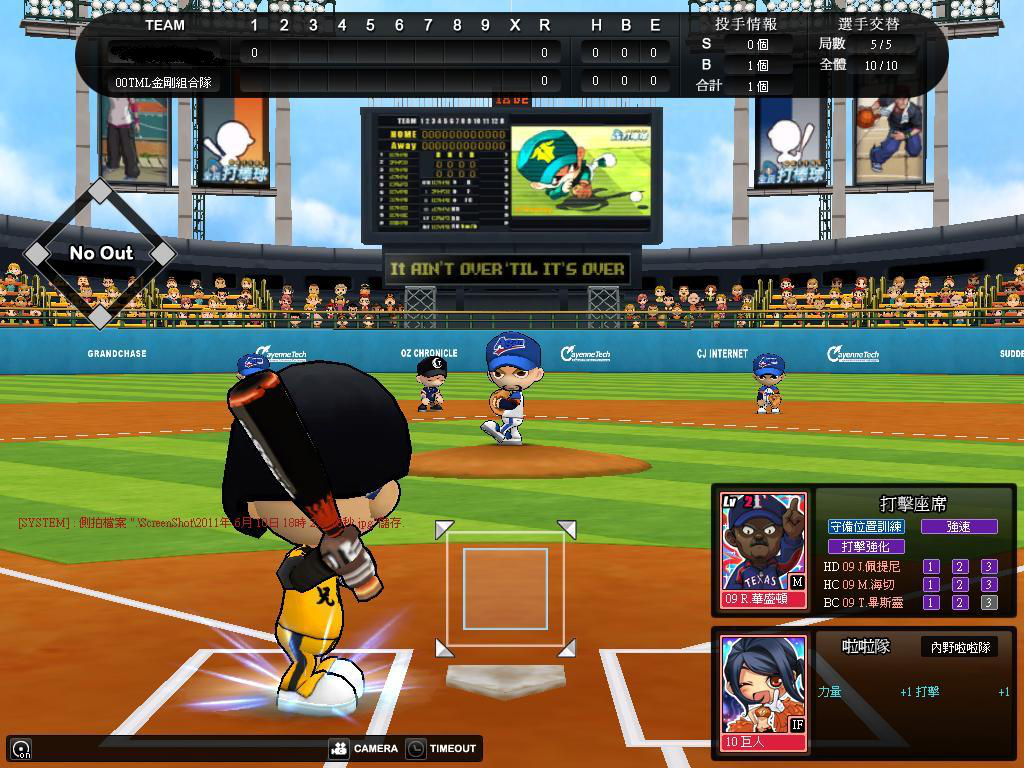Call a TIMEOUT

[442, 748]
